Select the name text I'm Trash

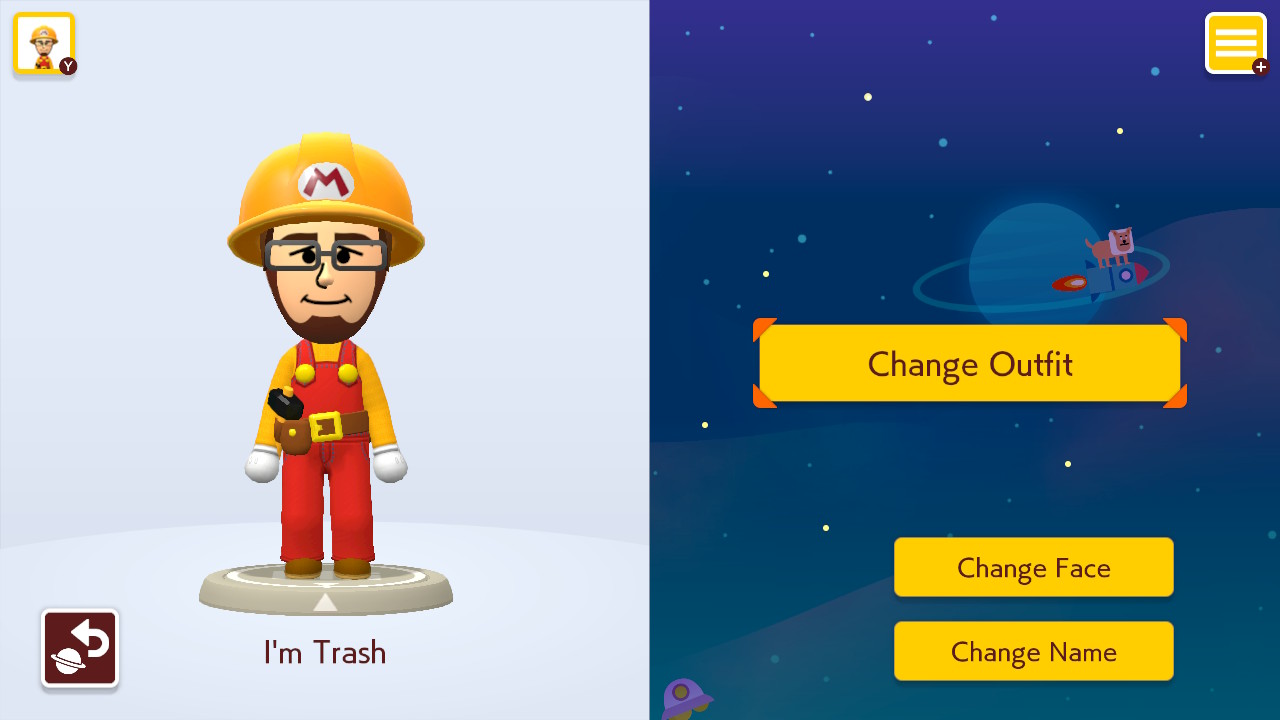tap(324, 652)
